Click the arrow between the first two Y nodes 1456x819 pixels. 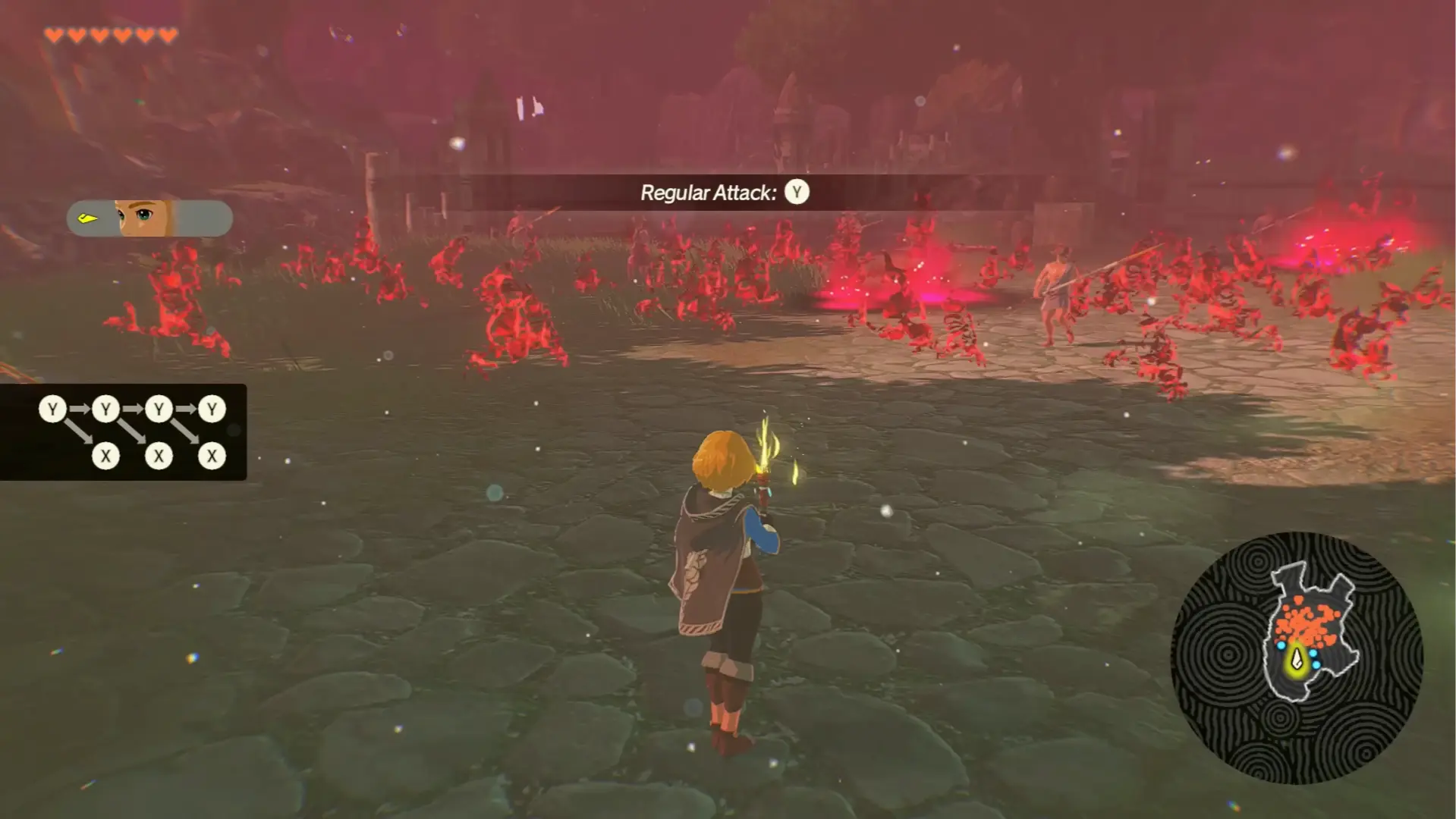[x=78, y=408]
